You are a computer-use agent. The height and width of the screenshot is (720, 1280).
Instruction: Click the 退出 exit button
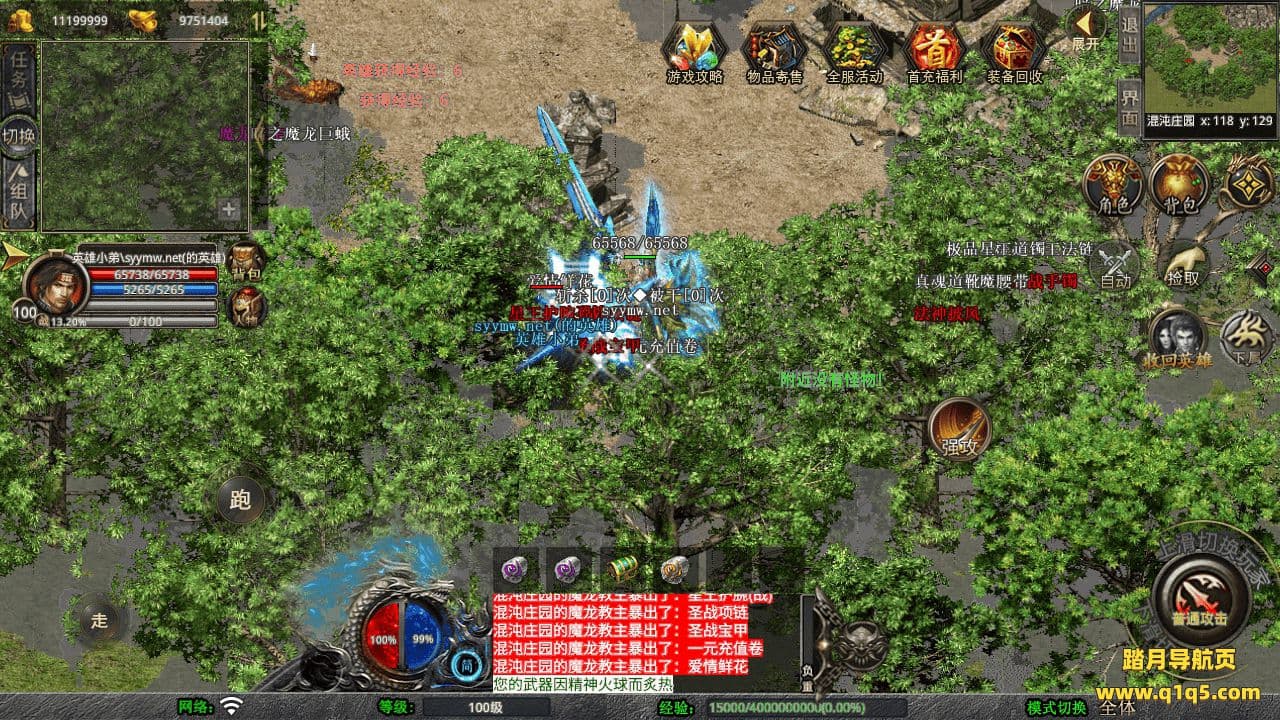pos(1129,35)
